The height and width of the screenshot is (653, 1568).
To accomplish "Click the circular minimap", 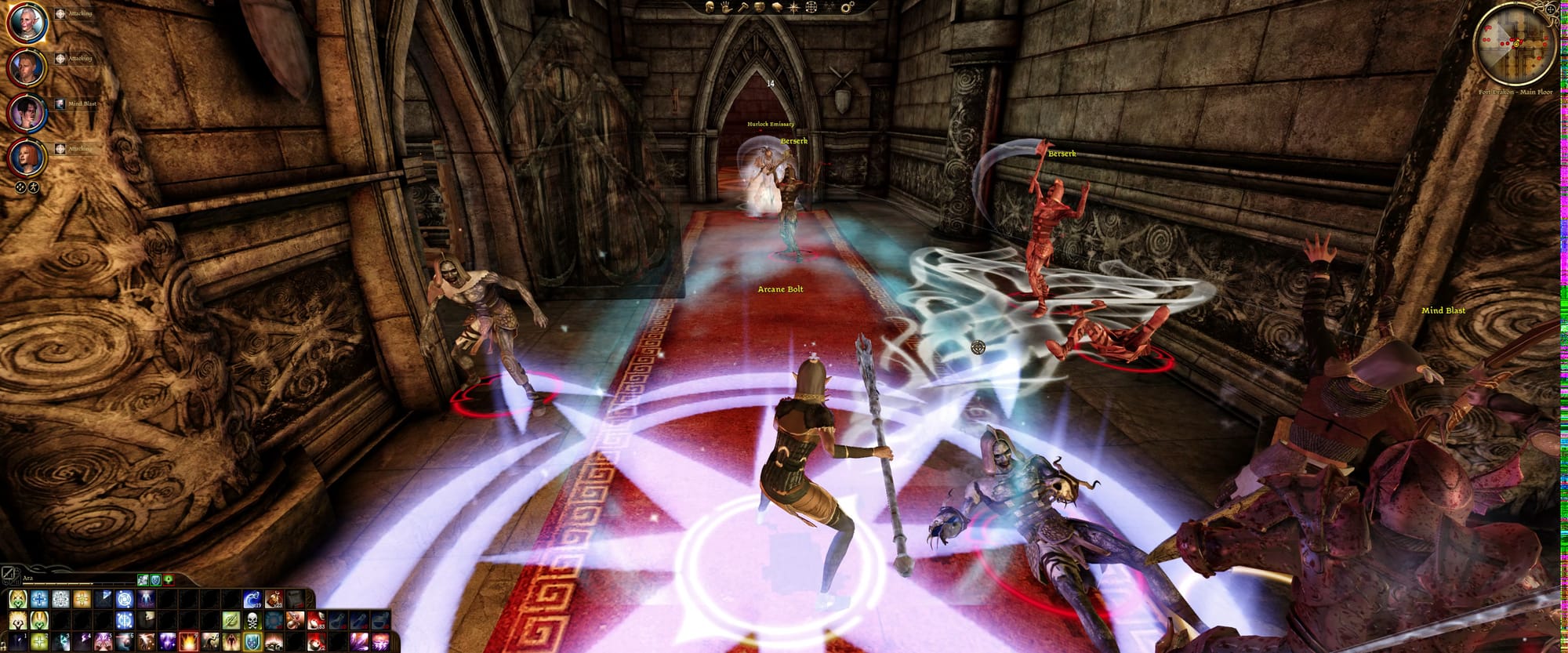I will [1515, 45].
